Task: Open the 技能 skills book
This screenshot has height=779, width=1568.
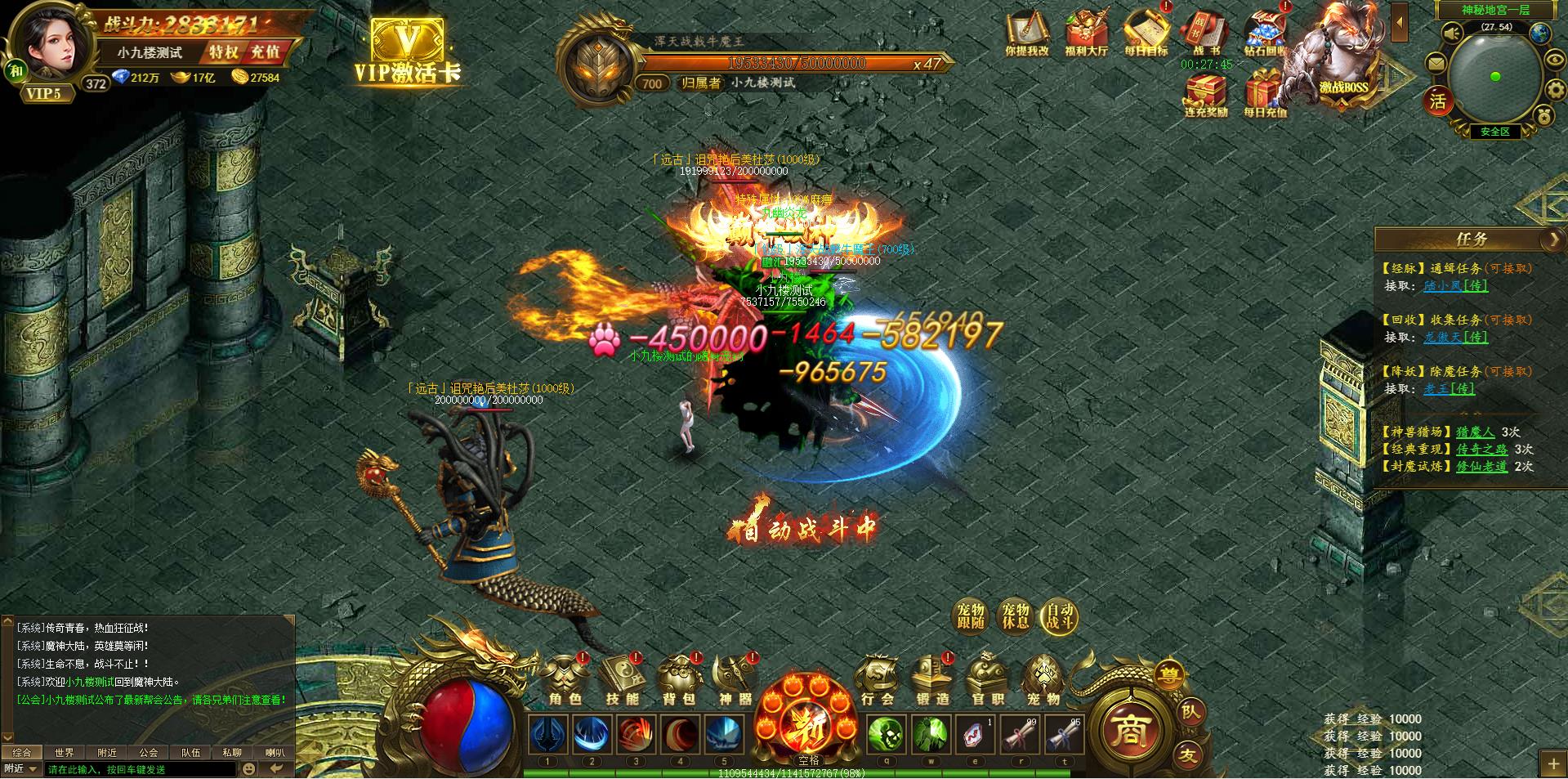Action: (x=623, y=680)
